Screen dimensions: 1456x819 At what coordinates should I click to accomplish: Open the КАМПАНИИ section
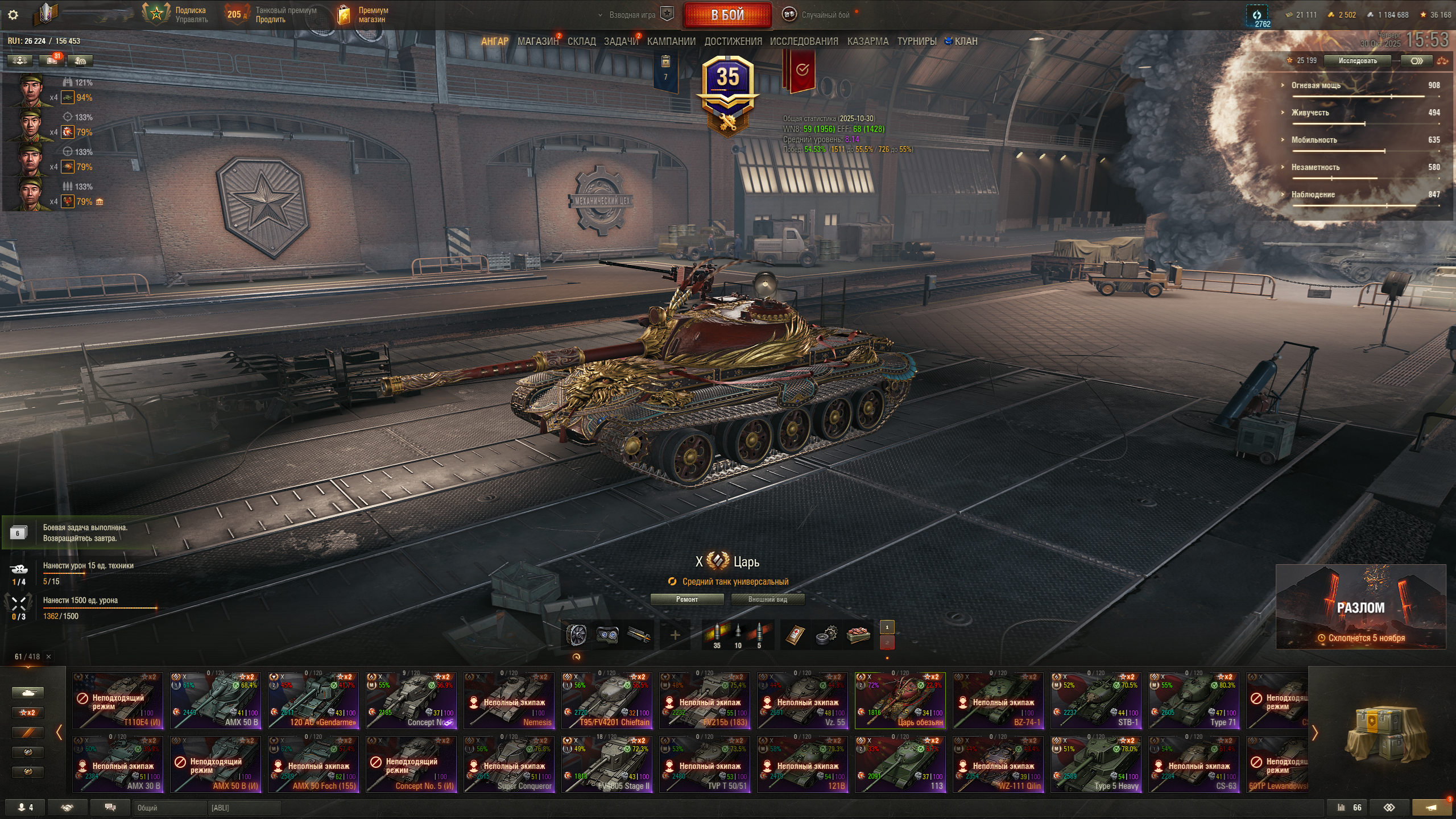tap(671, 42)
